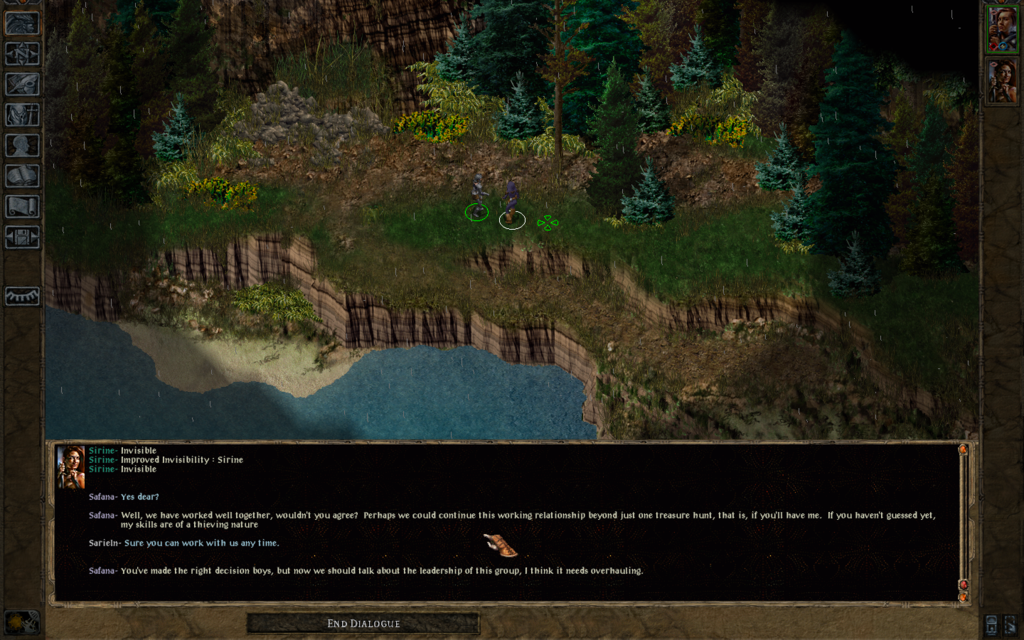Click the dialogue log's scroll-up arrow

click(963, 450)
